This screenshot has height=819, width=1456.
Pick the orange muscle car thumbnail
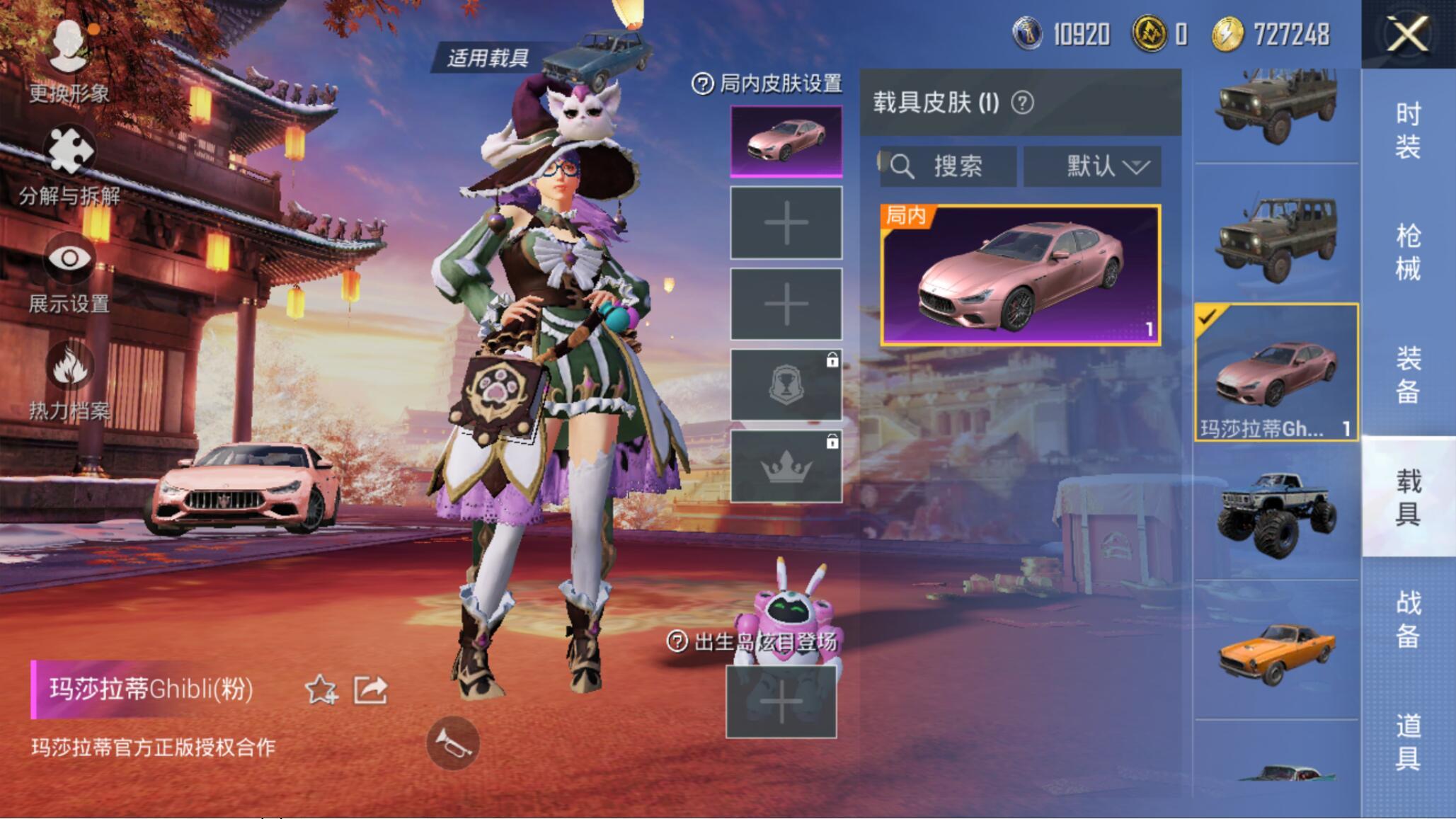pyautogui.click(x=1276, y=651)
